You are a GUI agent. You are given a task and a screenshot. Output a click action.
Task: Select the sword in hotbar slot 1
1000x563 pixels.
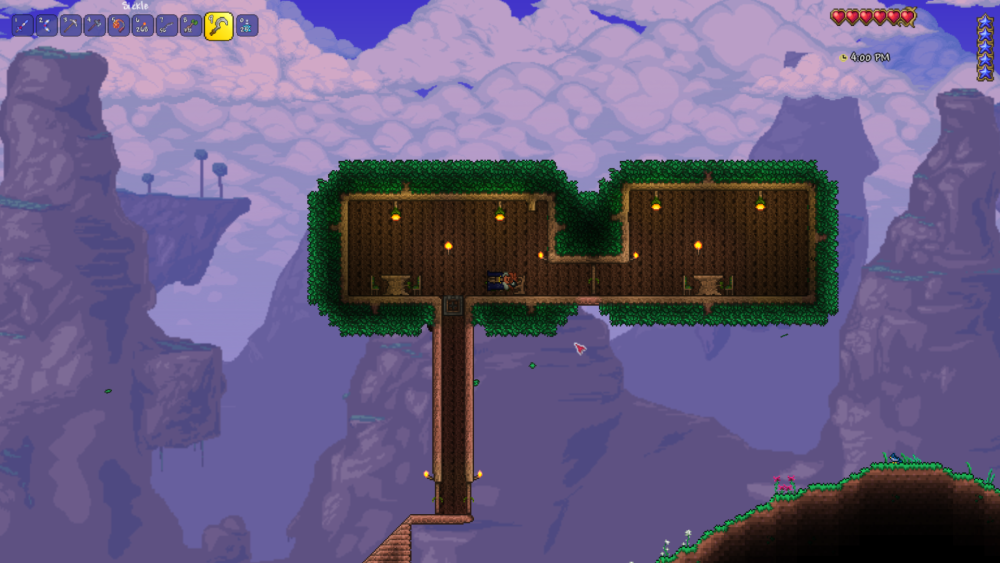pyautogui.click(x=23, y=25)
